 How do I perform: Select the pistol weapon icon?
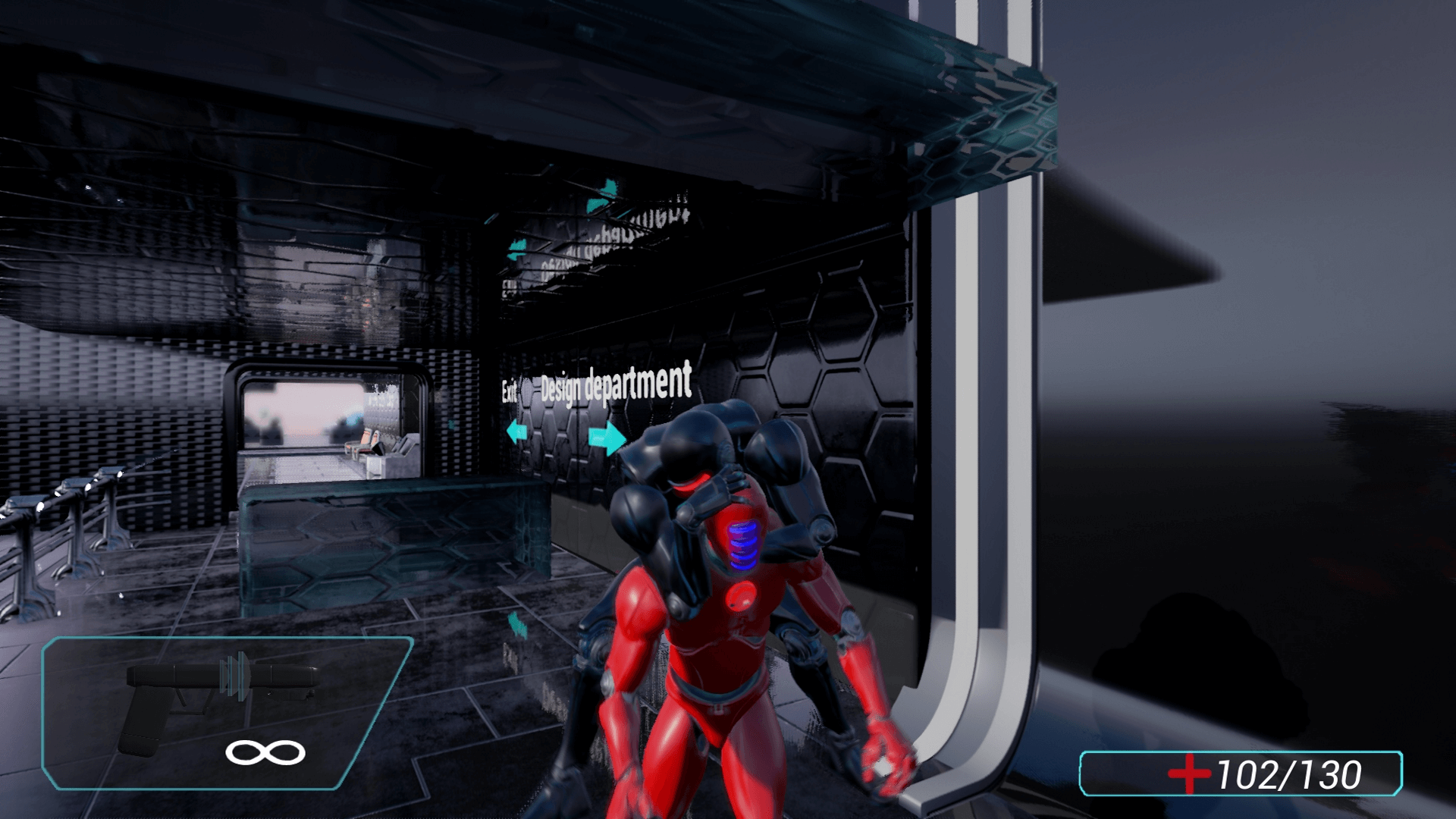[x=220, y=701]
